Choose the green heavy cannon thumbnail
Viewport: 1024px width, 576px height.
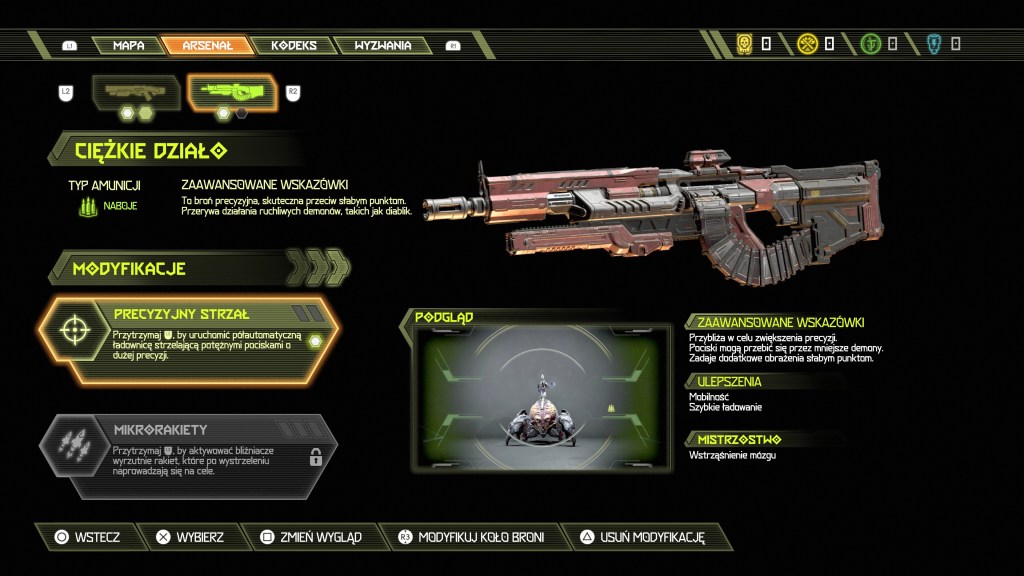point(232,92)
